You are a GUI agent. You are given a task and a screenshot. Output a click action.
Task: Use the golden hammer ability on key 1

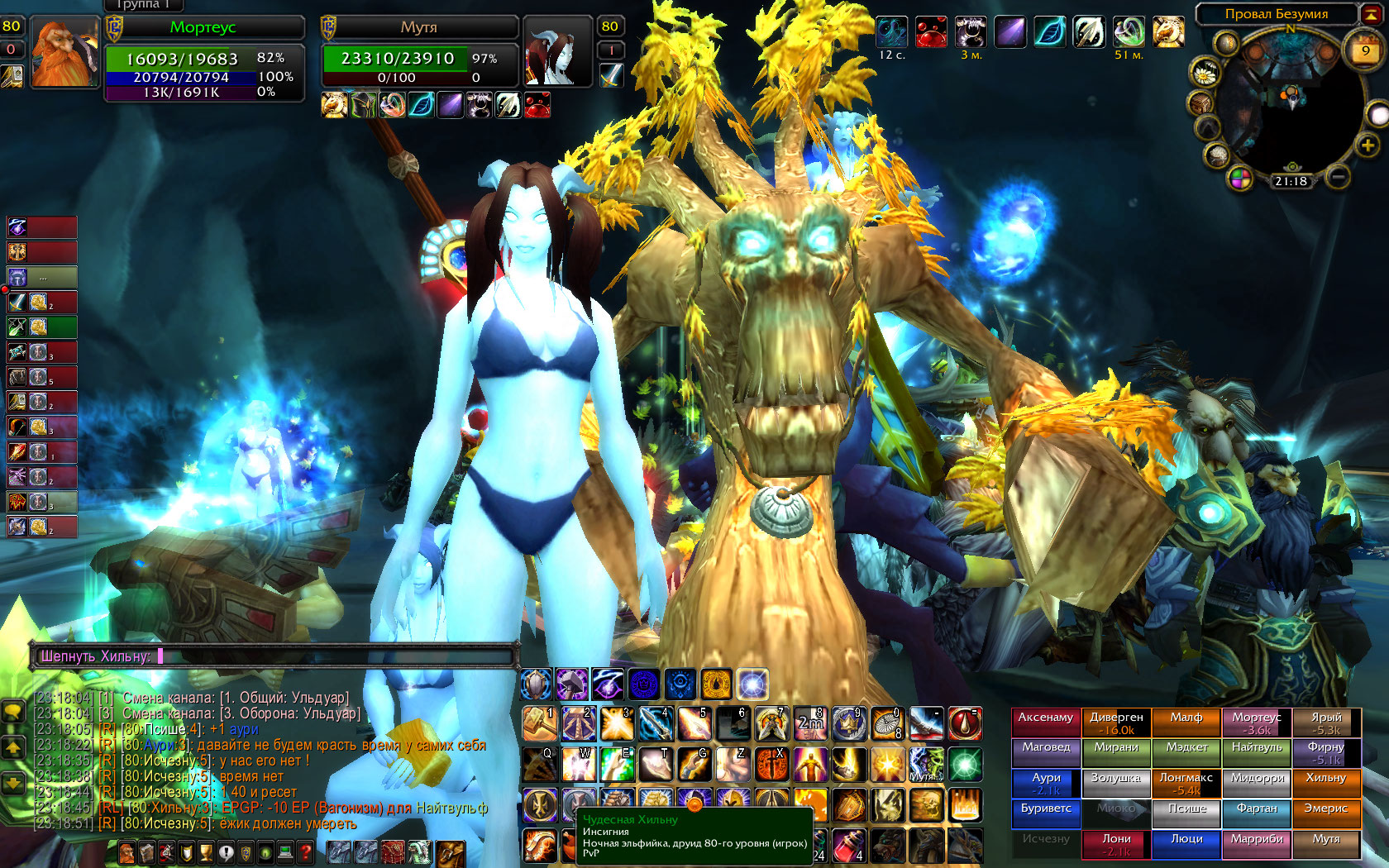(x=539, y=723)
